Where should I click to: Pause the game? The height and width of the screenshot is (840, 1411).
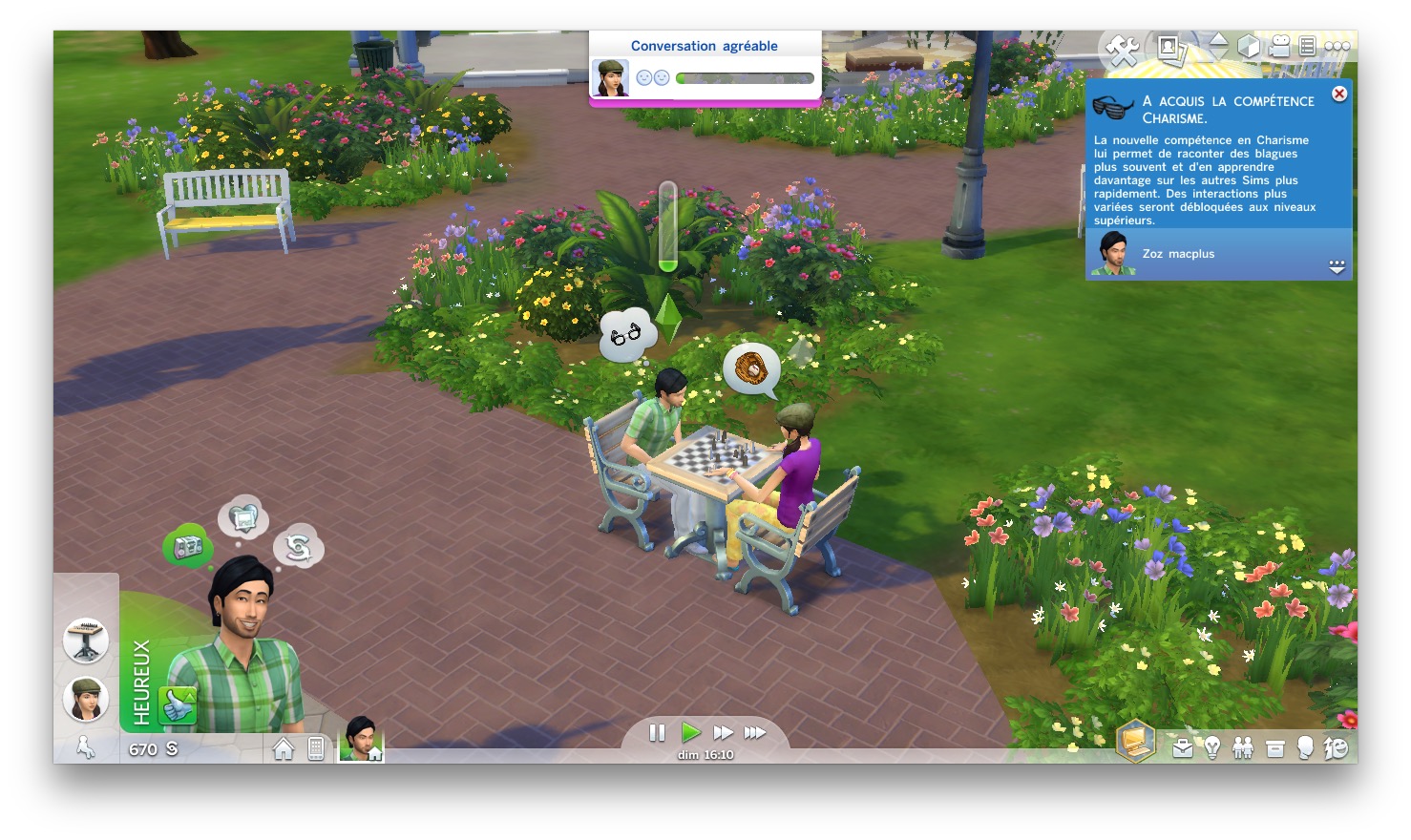657,732
